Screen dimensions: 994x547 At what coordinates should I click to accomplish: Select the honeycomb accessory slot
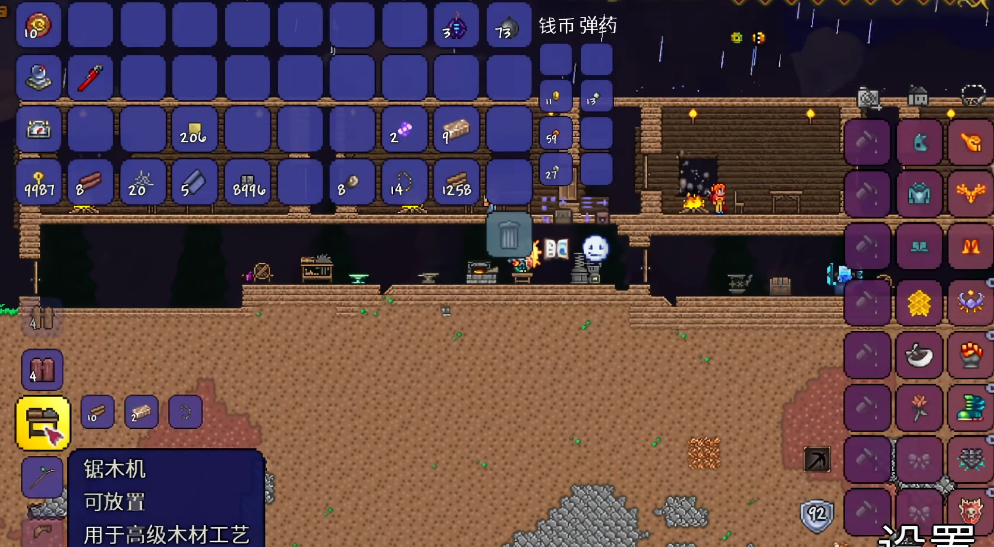919,302
